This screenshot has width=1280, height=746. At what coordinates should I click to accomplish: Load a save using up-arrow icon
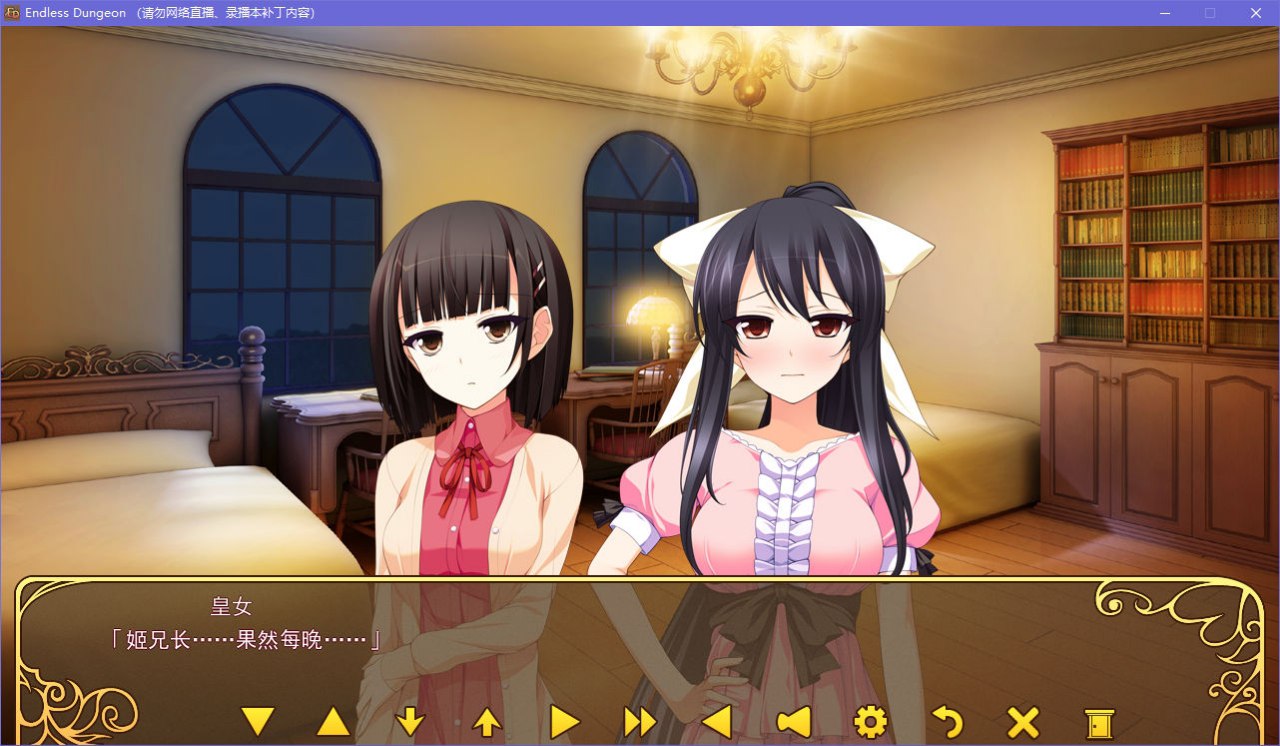point(486,720)
